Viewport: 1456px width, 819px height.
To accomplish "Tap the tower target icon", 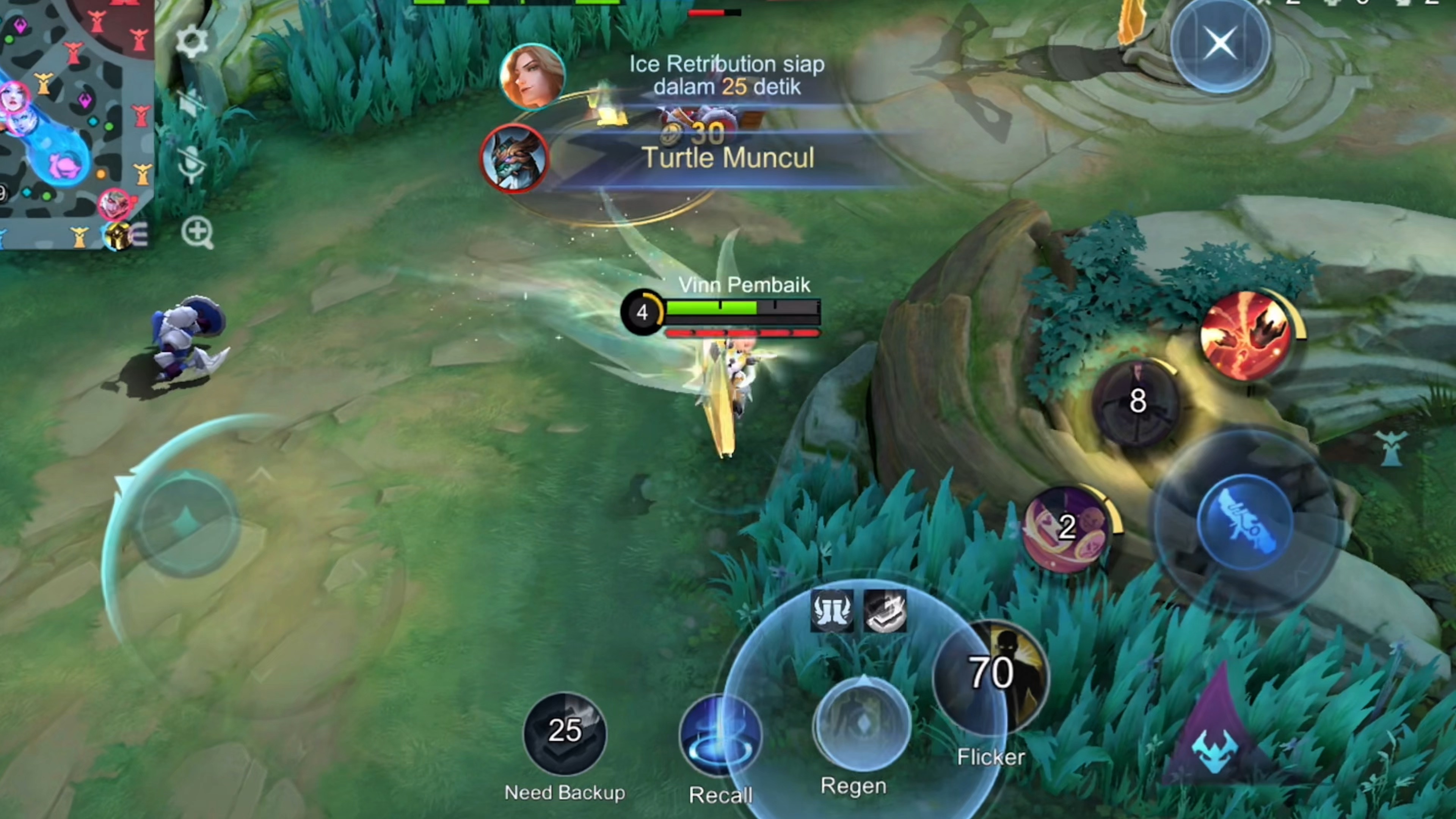I will click(1392, 448).
